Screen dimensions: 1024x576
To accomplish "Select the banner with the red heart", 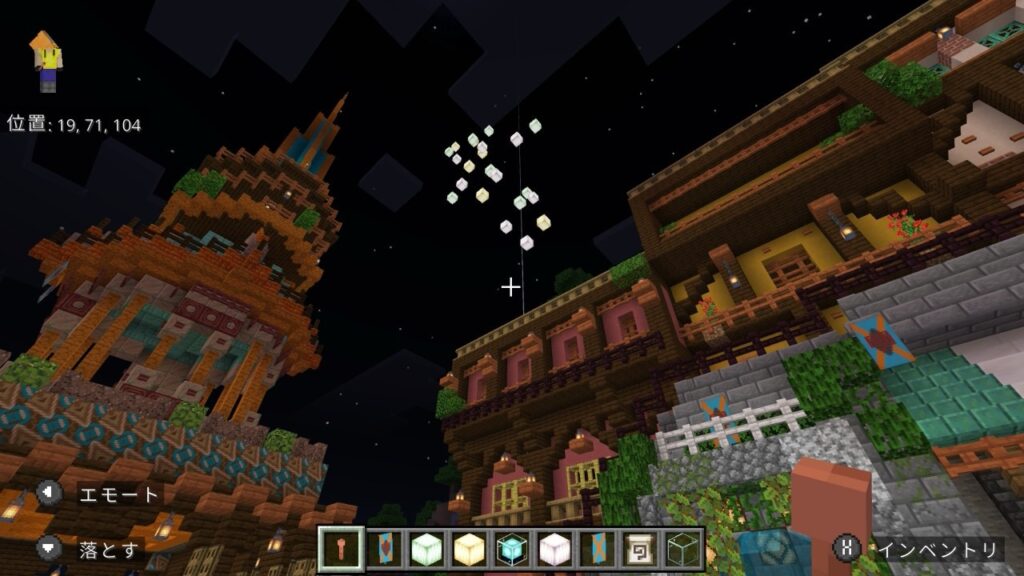I will click(384, 548).
